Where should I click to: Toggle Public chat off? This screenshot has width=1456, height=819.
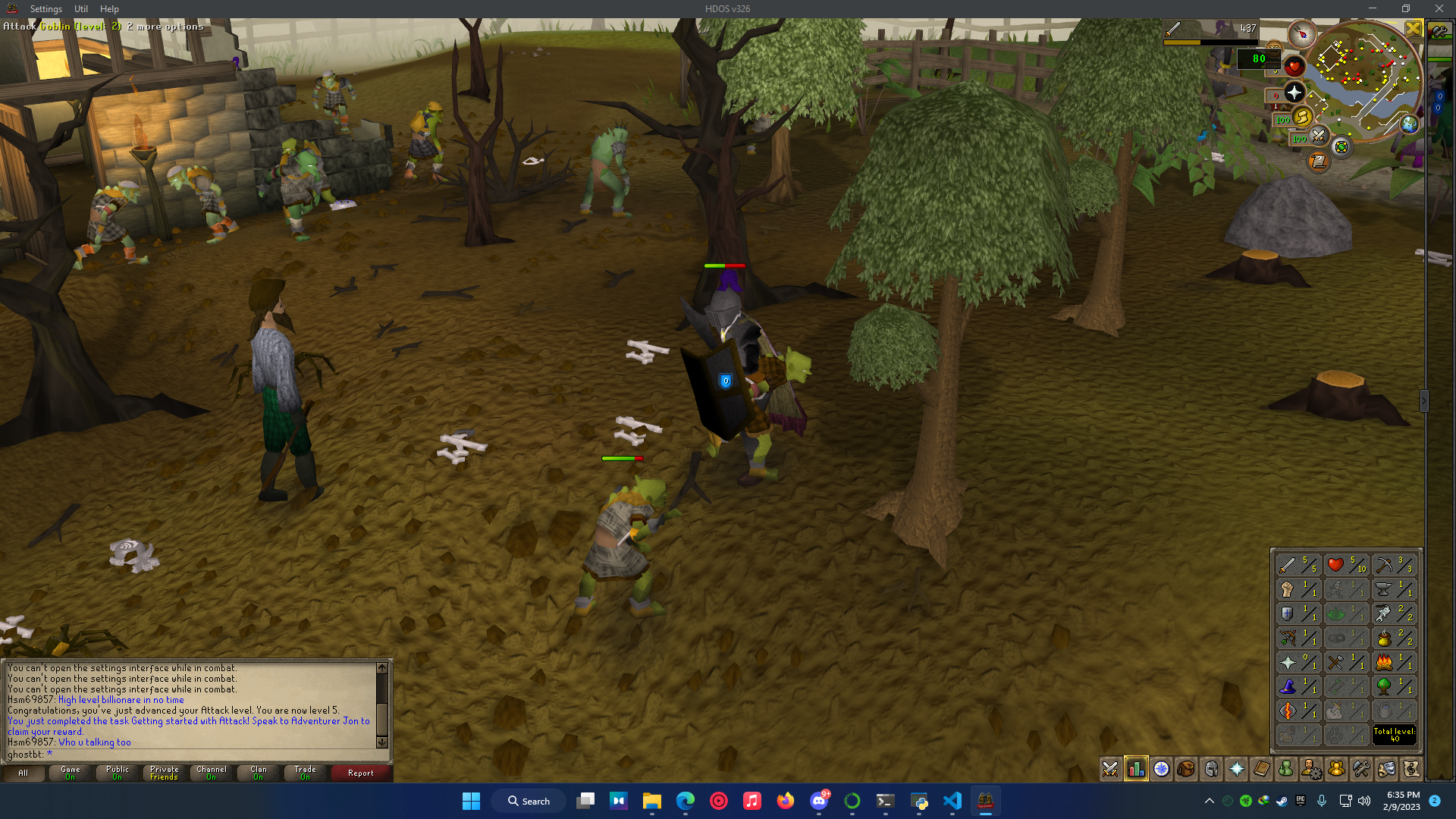click(x=117, y=773)
